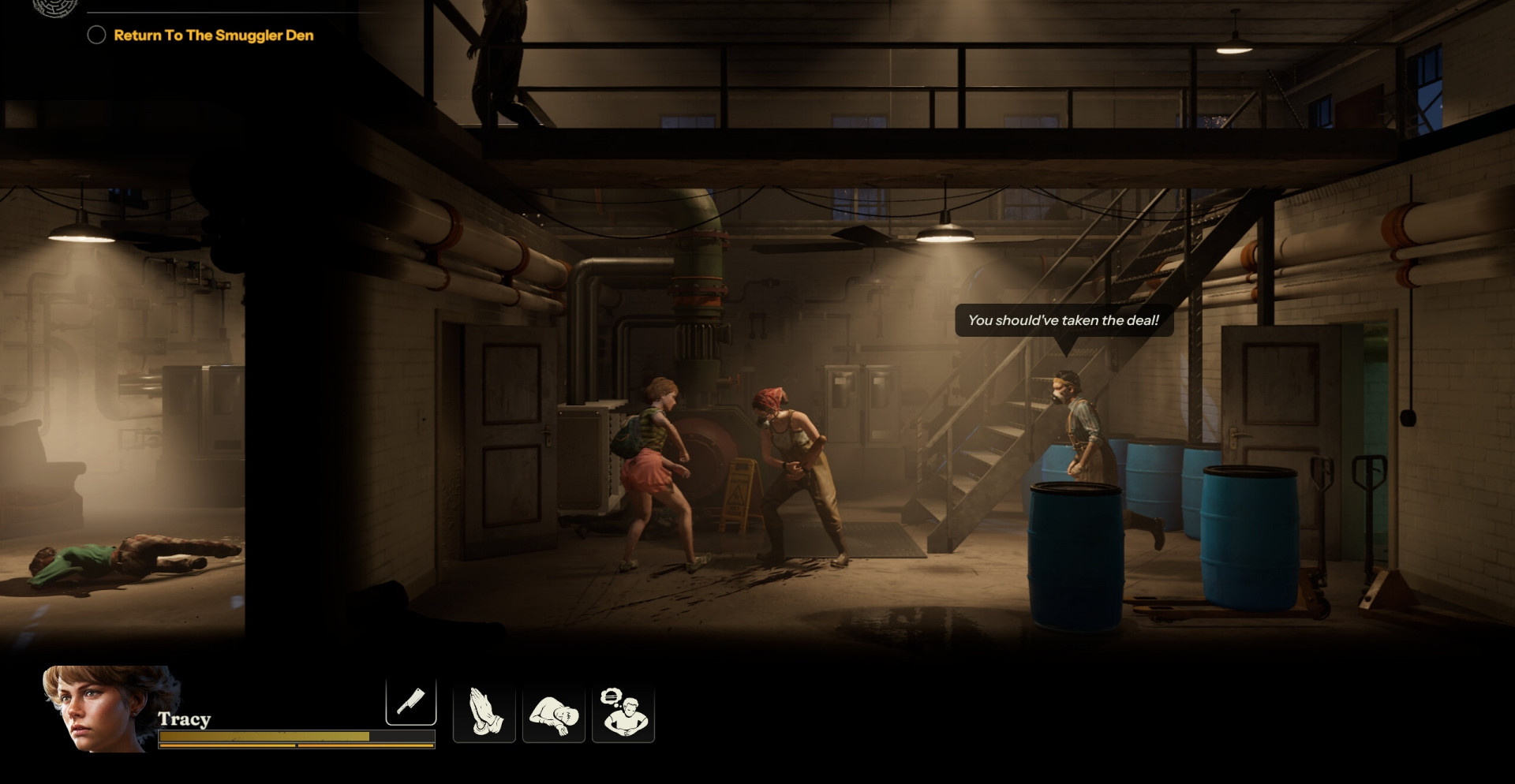Click the maze emblem icon

(55, 7)
